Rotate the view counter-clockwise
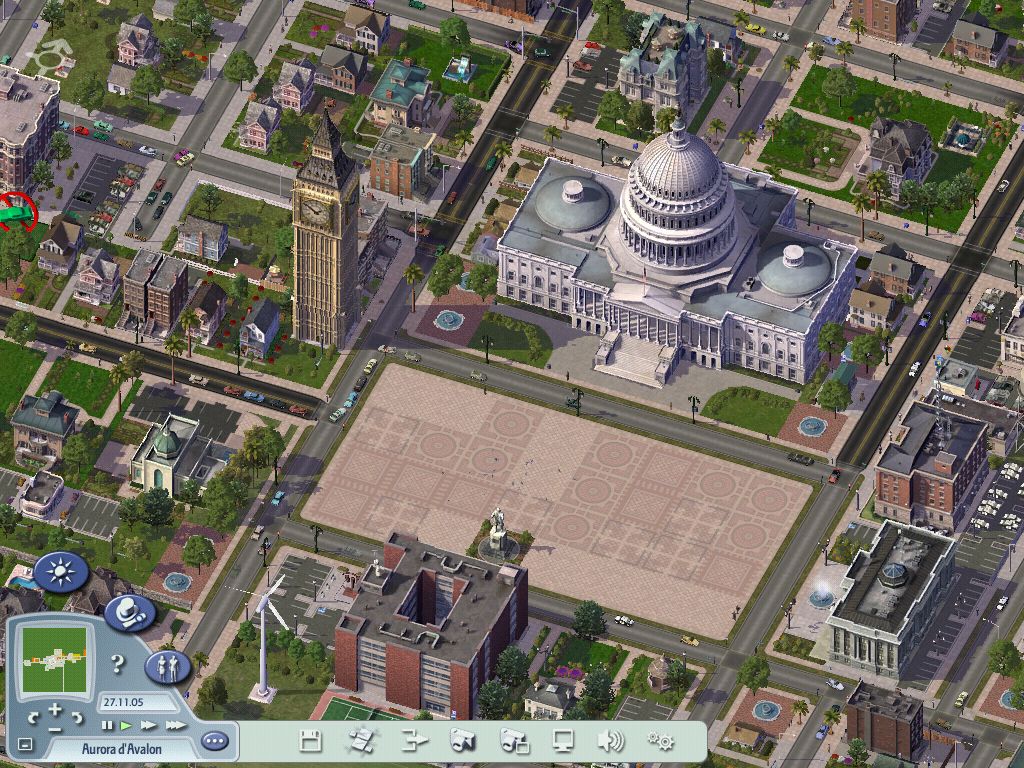Viewport: 1024px width, 768px height. (34, 716)
